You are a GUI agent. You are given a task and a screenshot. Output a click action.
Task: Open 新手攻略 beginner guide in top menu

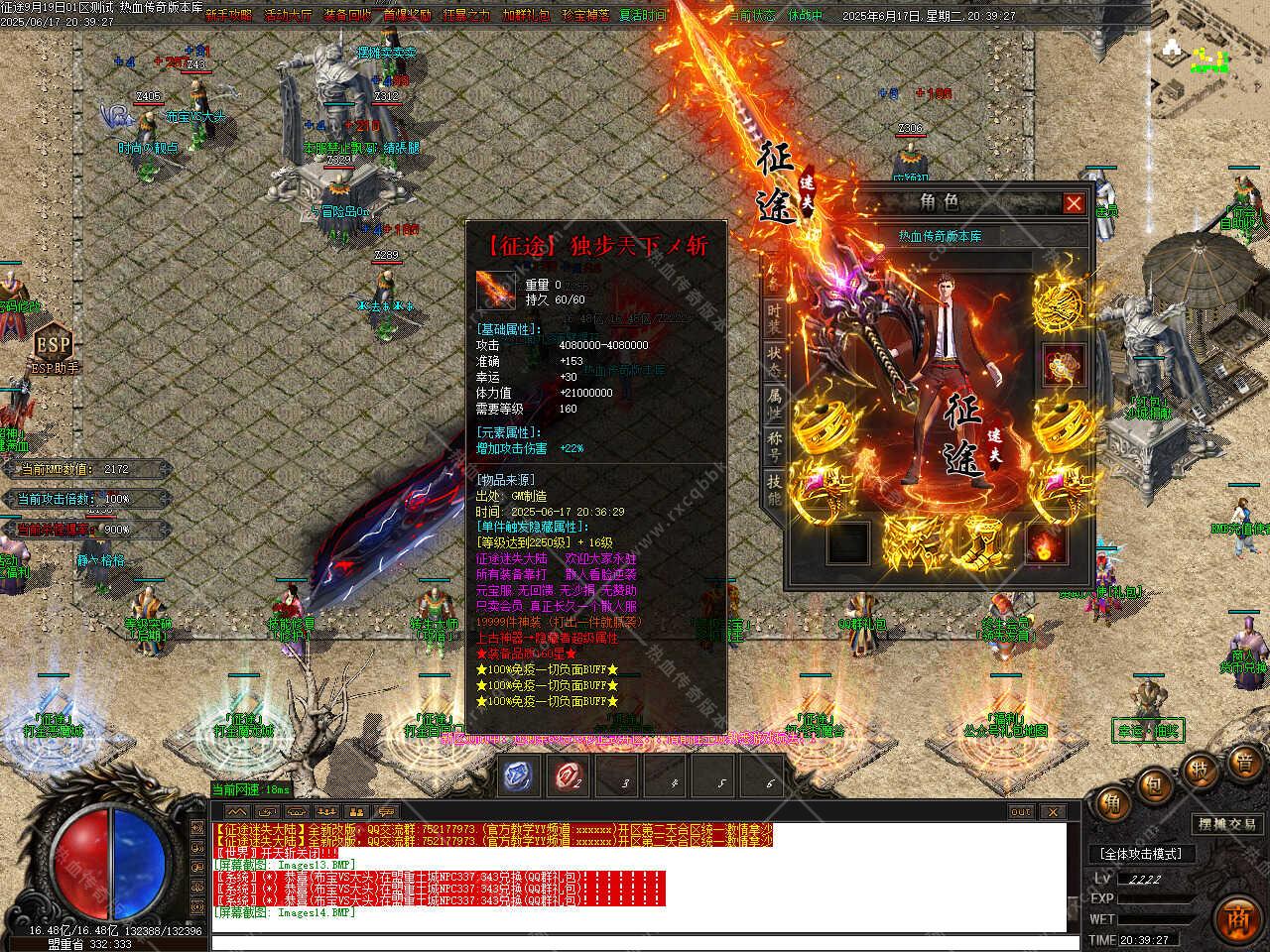coord(229,15)
